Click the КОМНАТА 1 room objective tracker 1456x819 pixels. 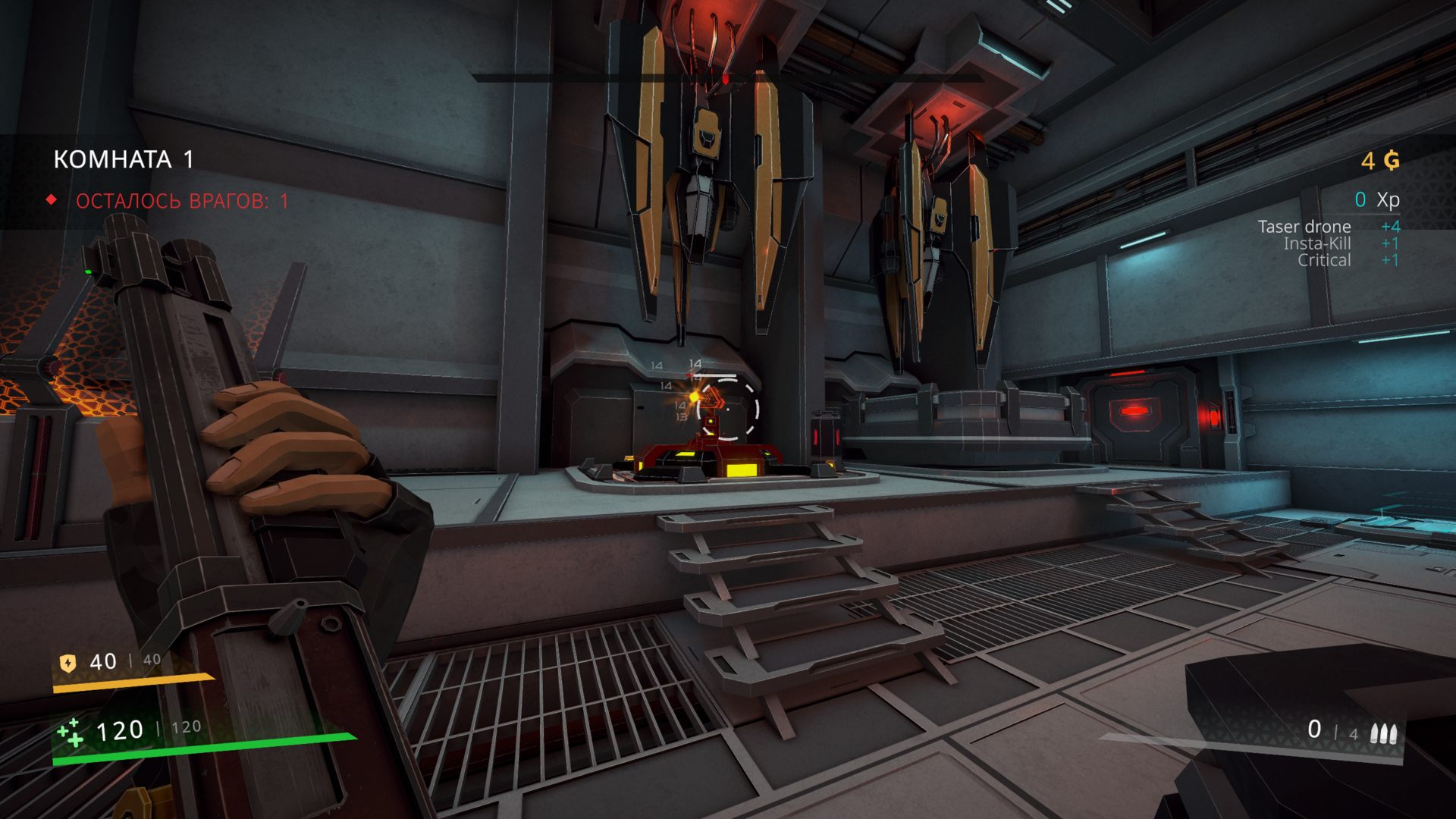click(124, 160)
